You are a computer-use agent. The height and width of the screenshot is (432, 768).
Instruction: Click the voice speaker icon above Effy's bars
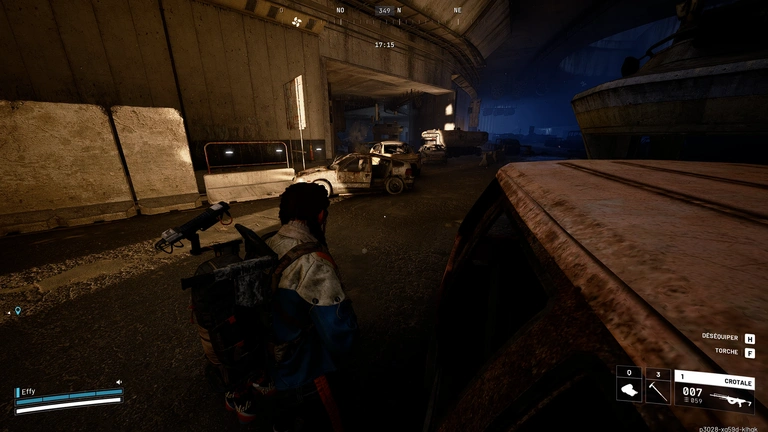(x=118, y=381)
